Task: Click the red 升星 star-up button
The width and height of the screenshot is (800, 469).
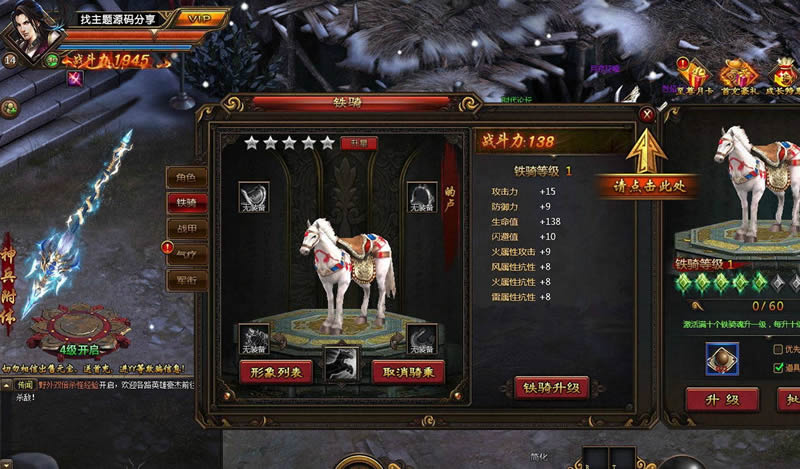Action: [x=358, y=143]
